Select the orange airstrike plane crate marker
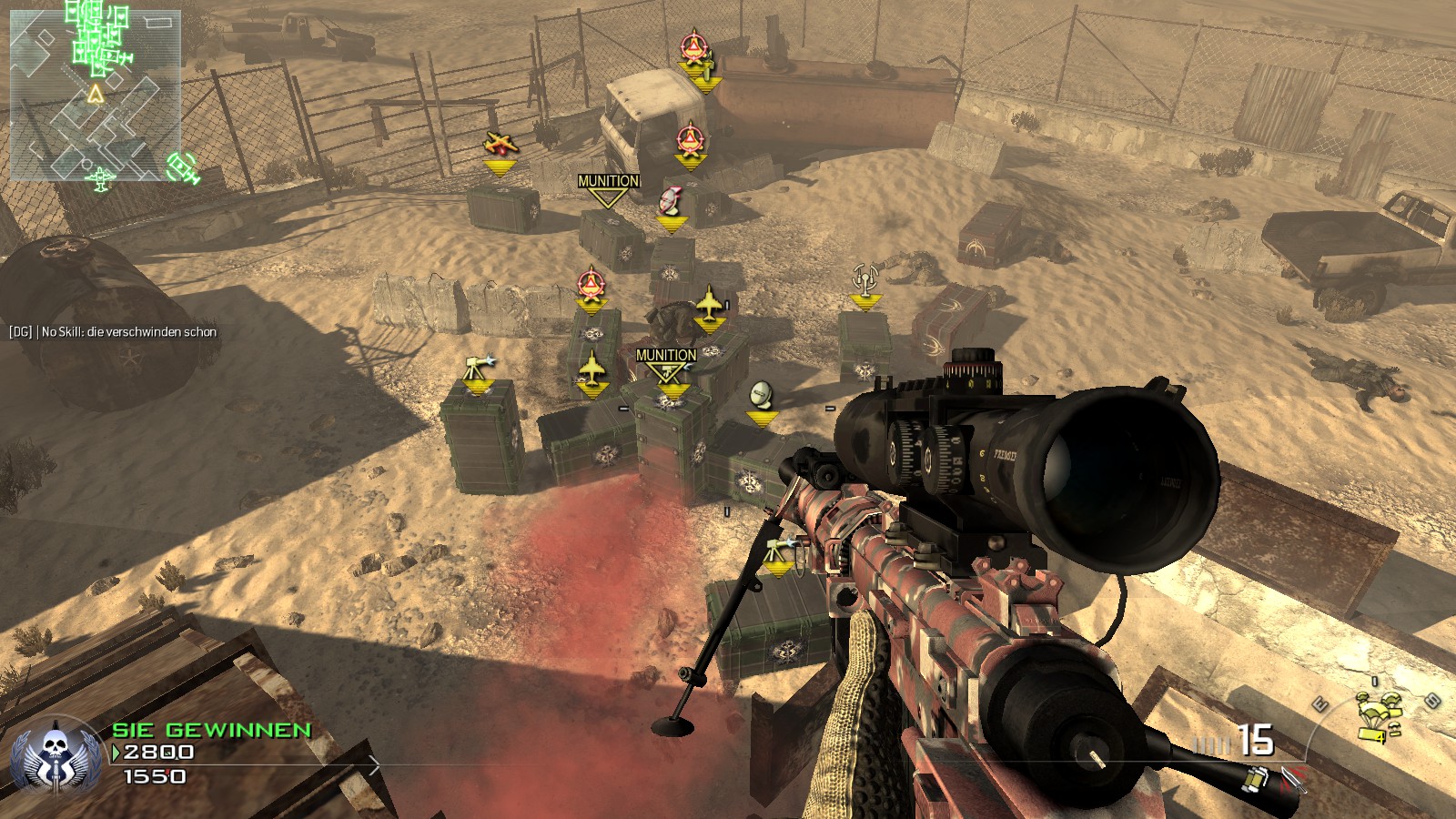This screenshot has height=819, width=1456. [x=500, y=145]
